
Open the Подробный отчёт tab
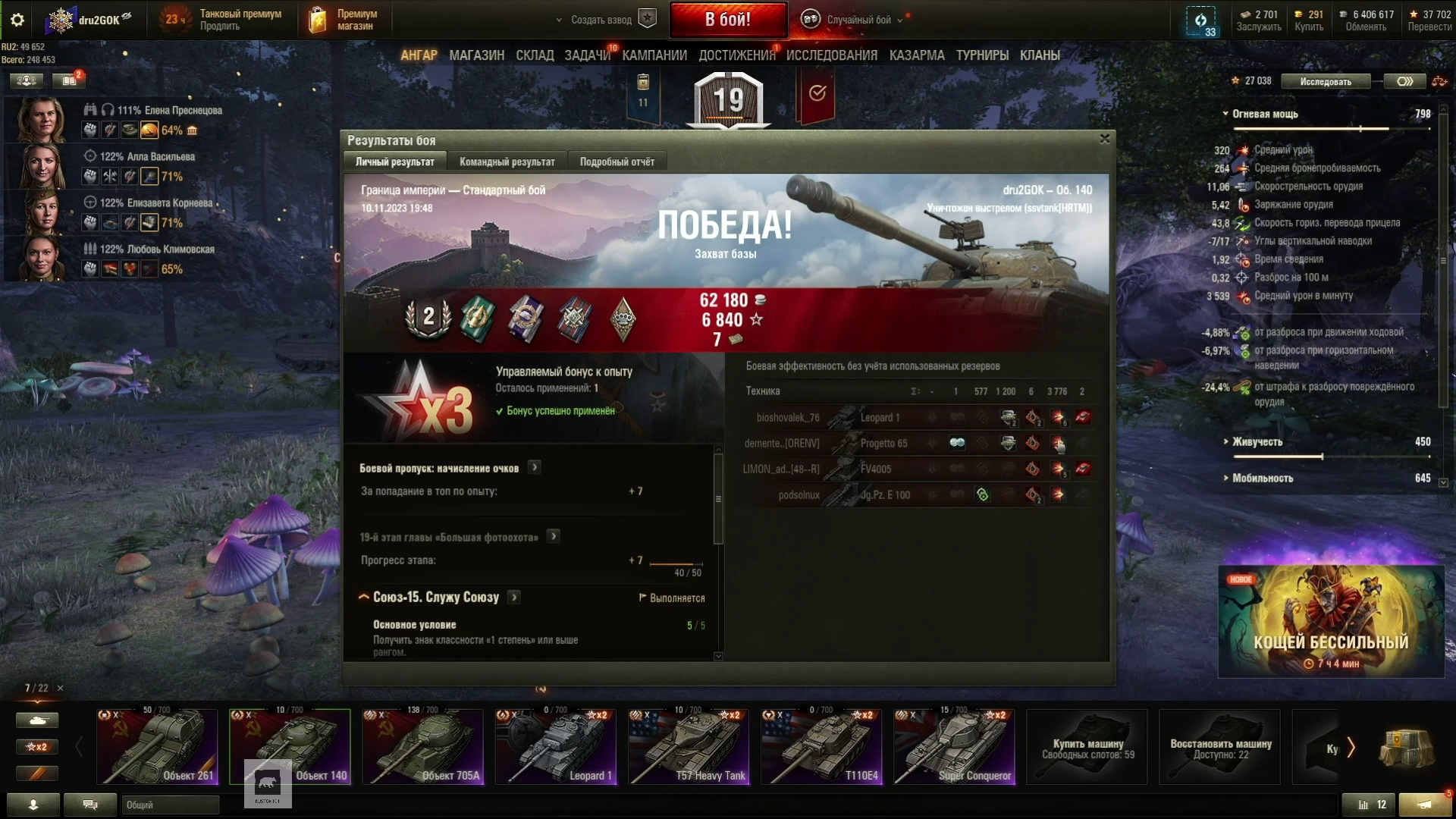coord(617,162)
